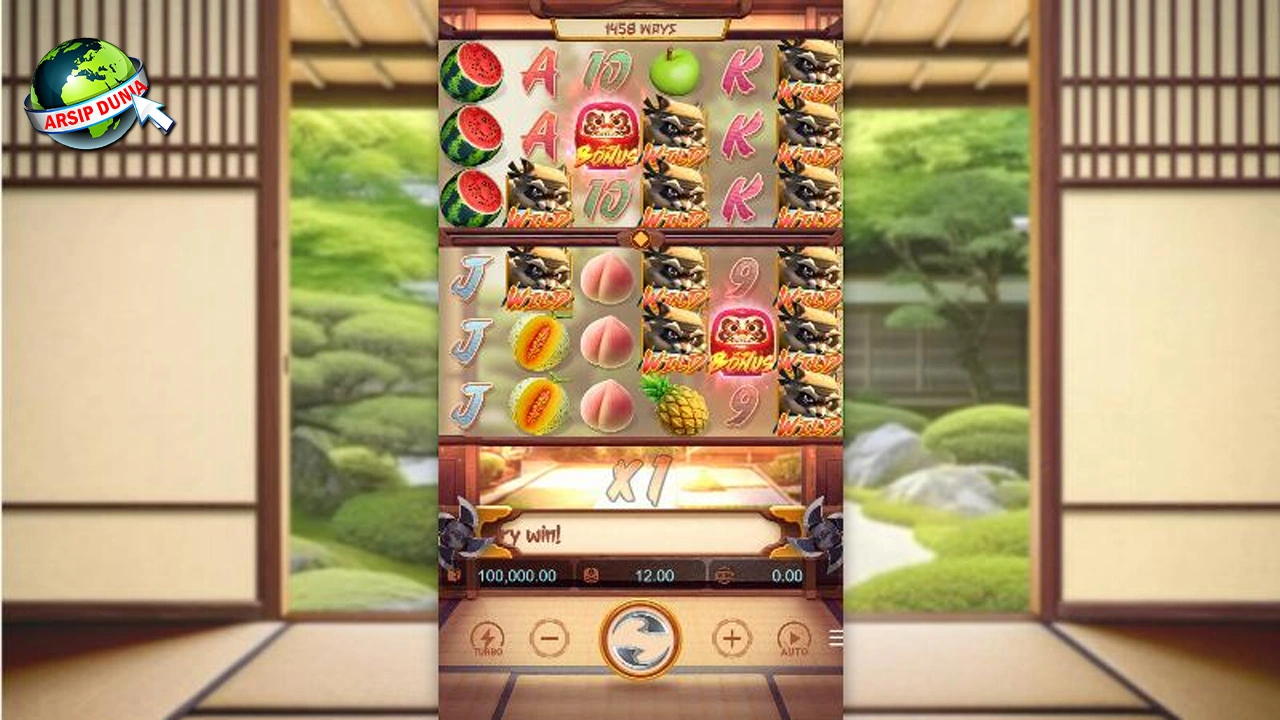Increase bet using the plus stepper
This screenshot has height=720, width=1280.
pyautogui.click(x=732, y=637)
